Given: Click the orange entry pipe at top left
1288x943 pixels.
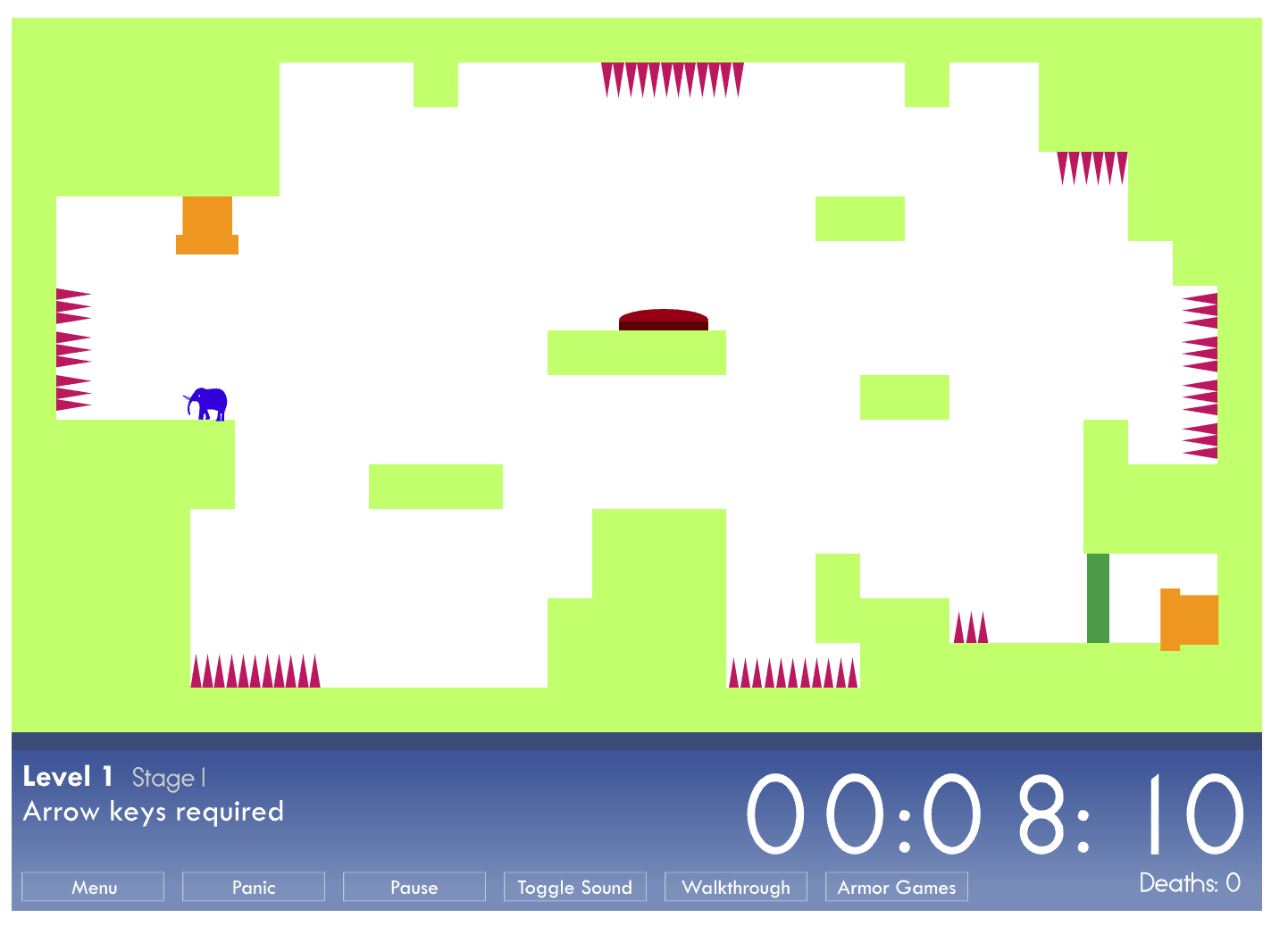Looking at the screenshot, I should click(x=208, y=223).
